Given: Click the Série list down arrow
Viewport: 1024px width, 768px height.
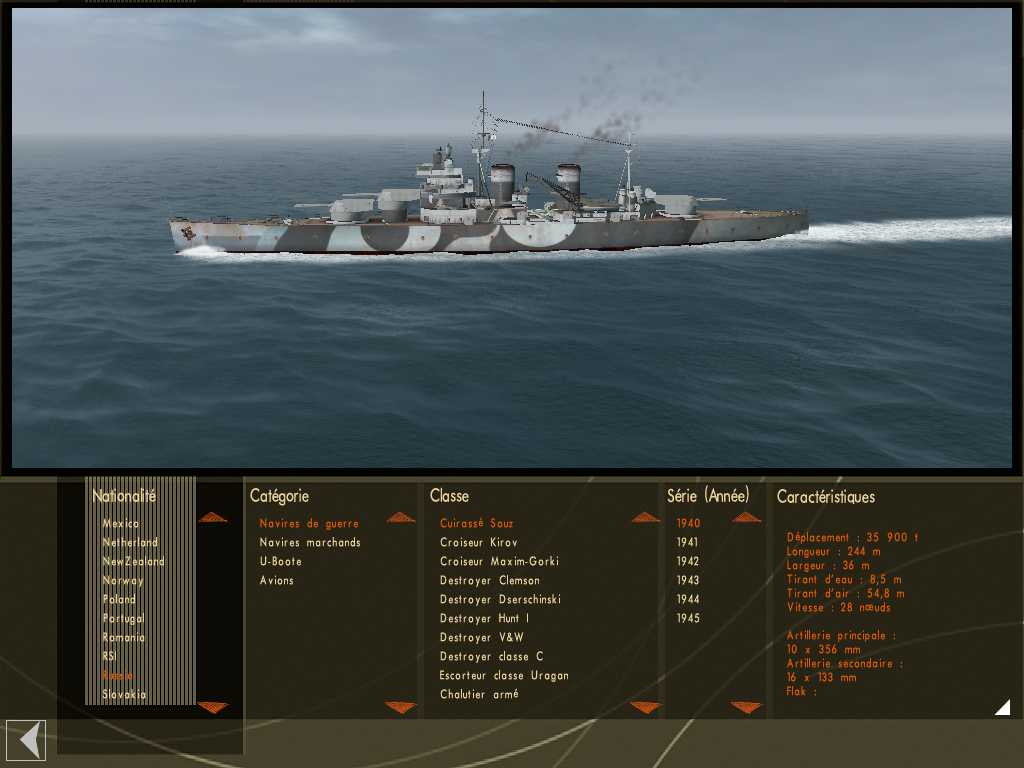Looking at the screenshot, I should coord(746,708).
